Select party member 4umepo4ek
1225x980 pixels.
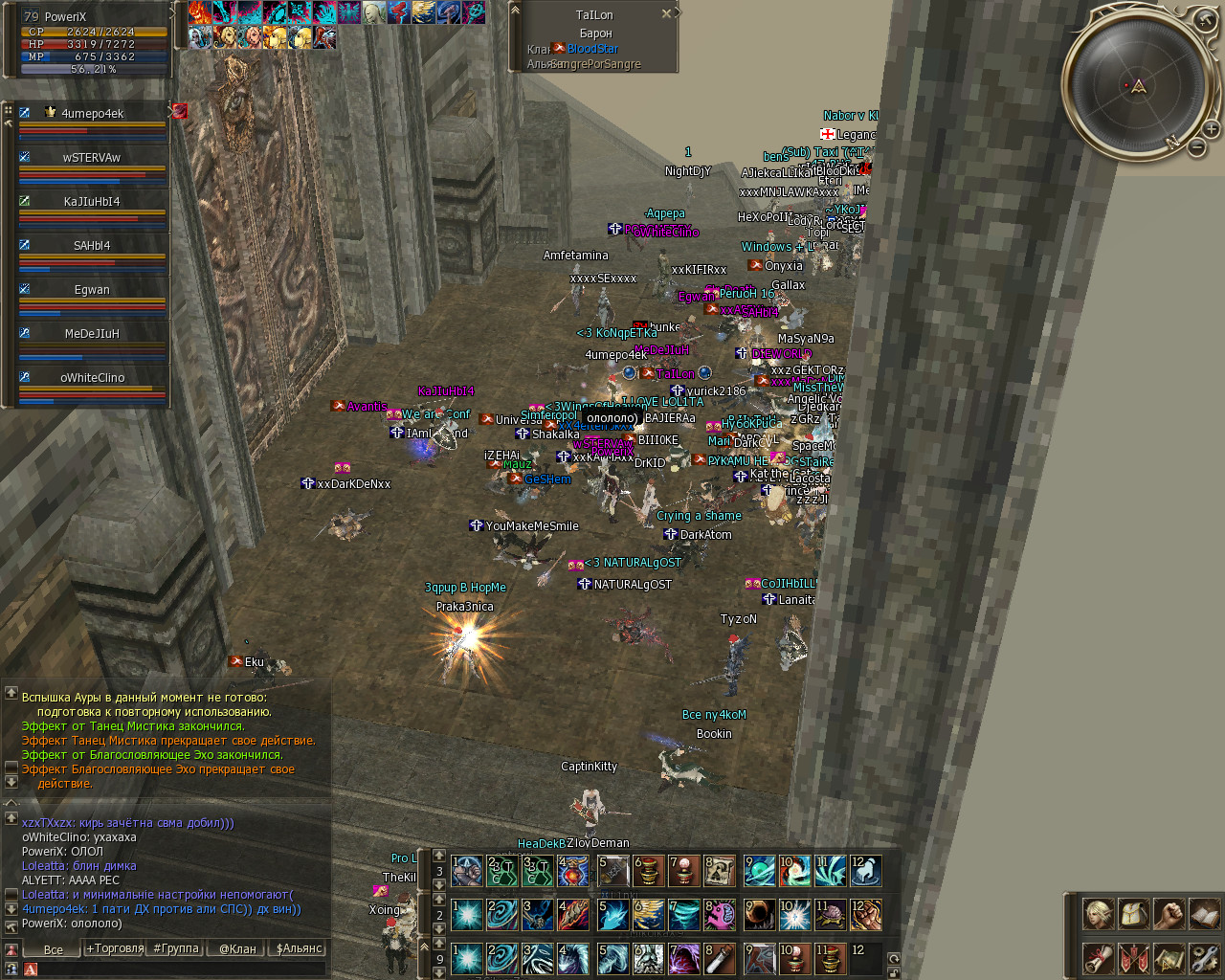92,114
